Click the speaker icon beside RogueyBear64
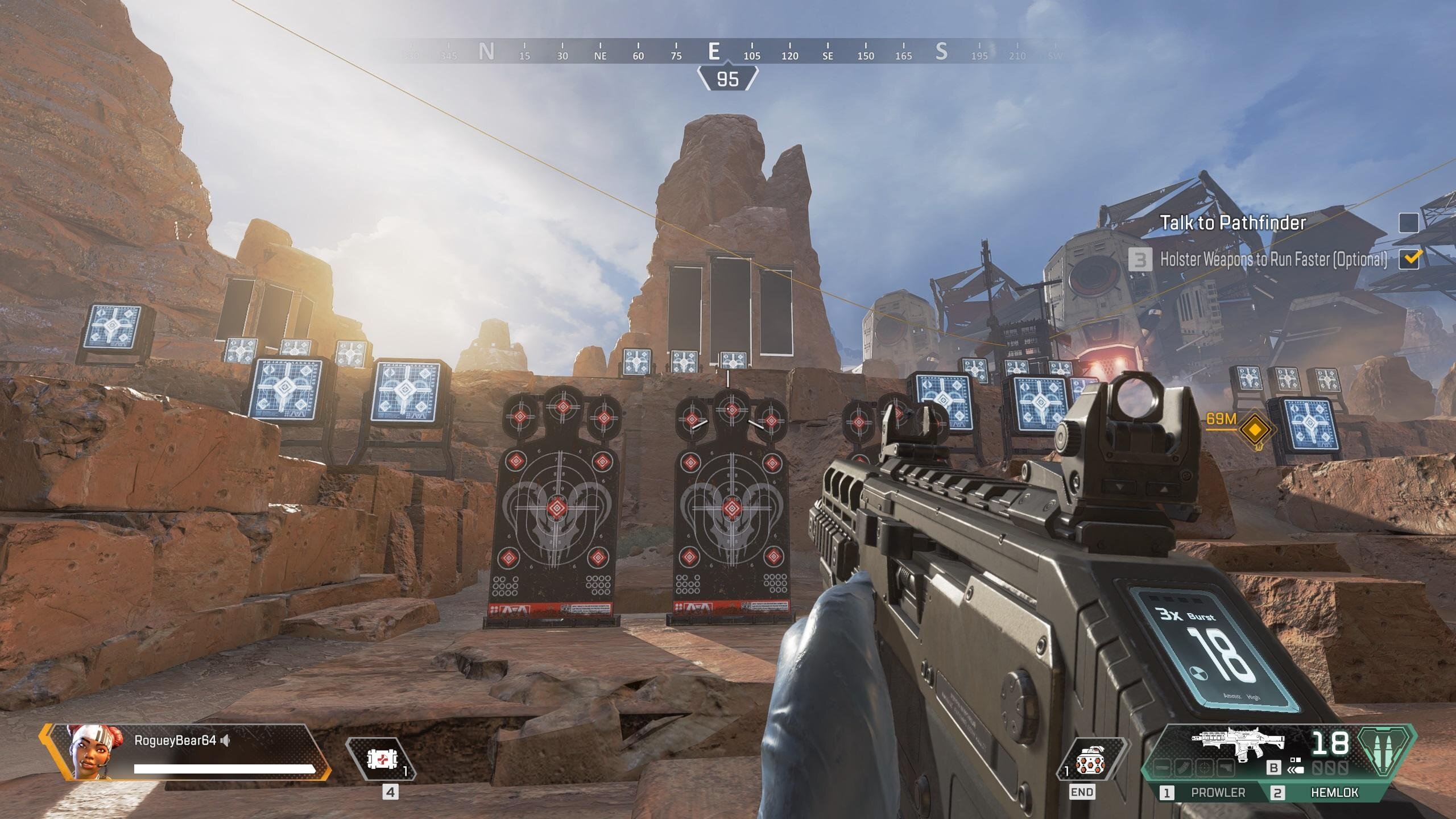Image resolution: width=1456 pixels, height=819 pixels. [x=226, y=740]
